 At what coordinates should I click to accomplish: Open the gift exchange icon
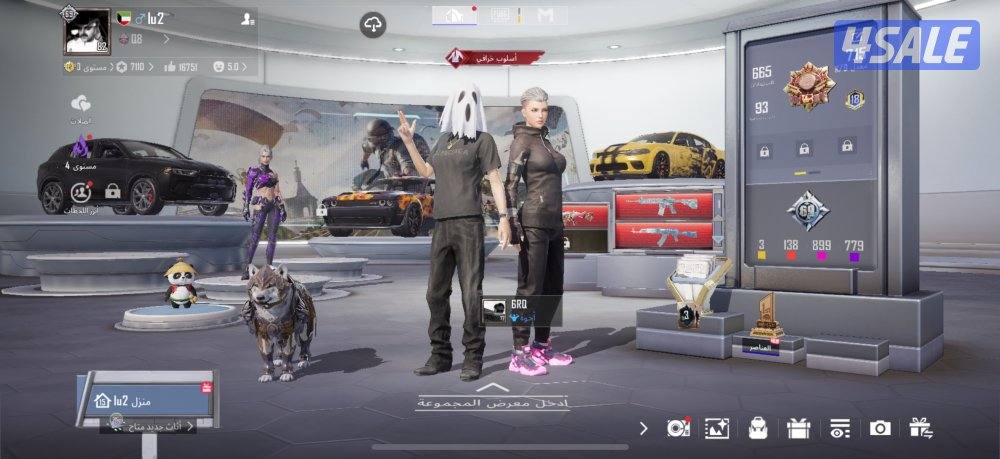click(920, 428)
